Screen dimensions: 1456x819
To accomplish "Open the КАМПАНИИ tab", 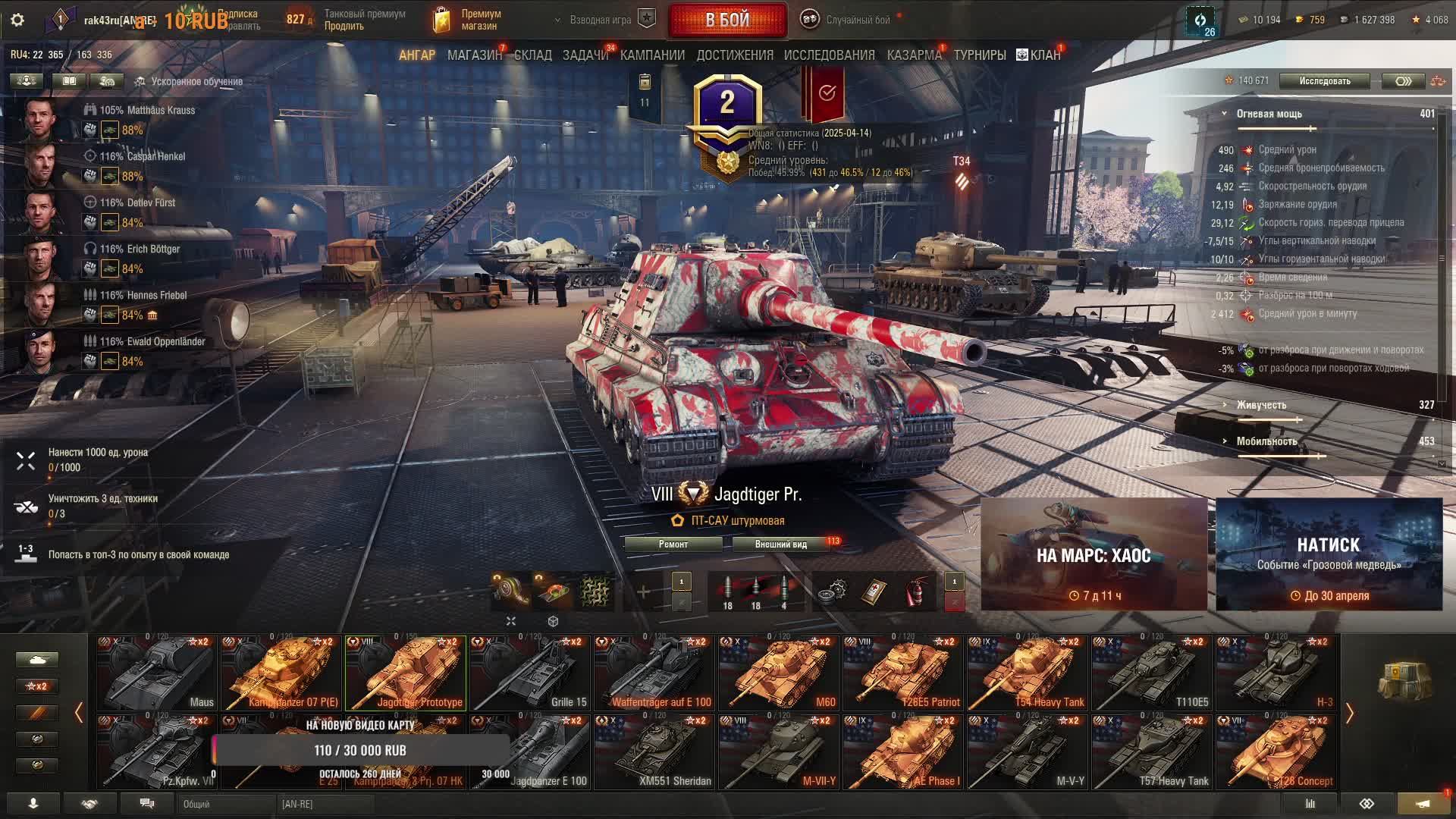I will (x=652, y=55).
